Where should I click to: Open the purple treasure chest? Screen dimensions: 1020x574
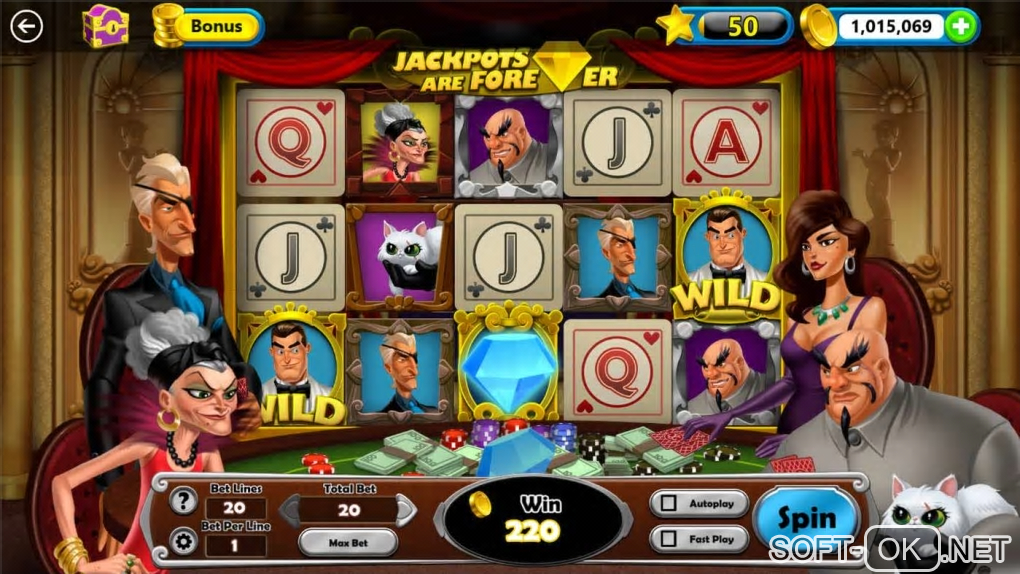(104, 26)
